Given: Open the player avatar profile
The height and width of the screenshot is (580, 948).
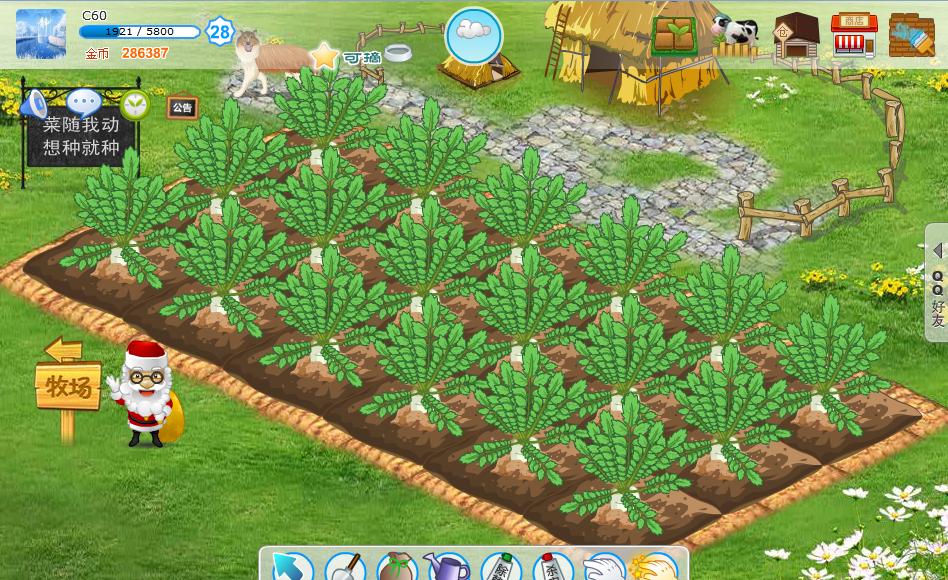Looking at the screenshot, I should (x=41, y=34).
